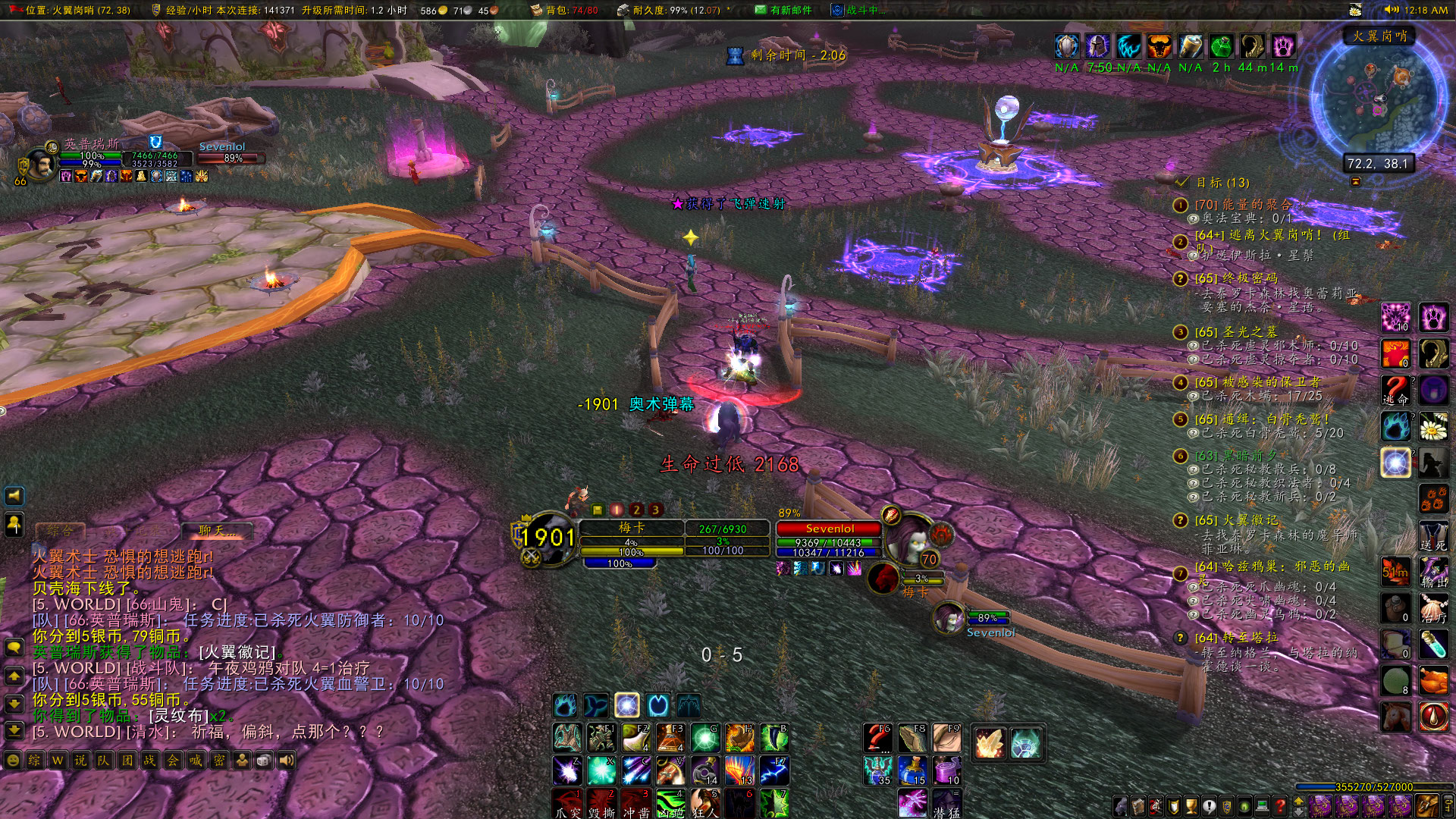This screenshot has height=819, width=1456.
Task: Click the helmet buff icon showing 7:50
Action: 1098,46
